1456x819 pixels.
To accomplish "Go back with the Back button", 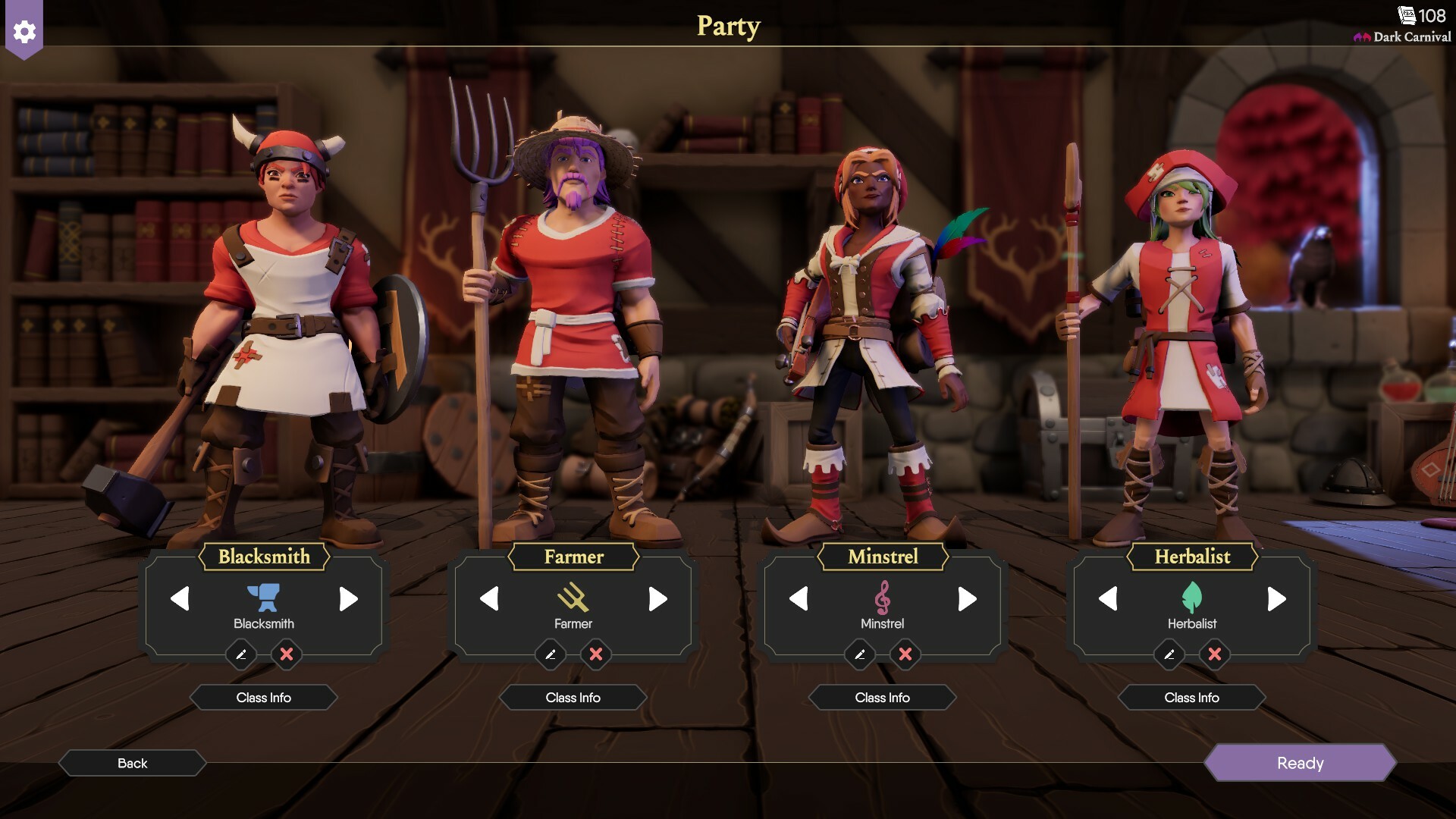I will pos(132,763).
